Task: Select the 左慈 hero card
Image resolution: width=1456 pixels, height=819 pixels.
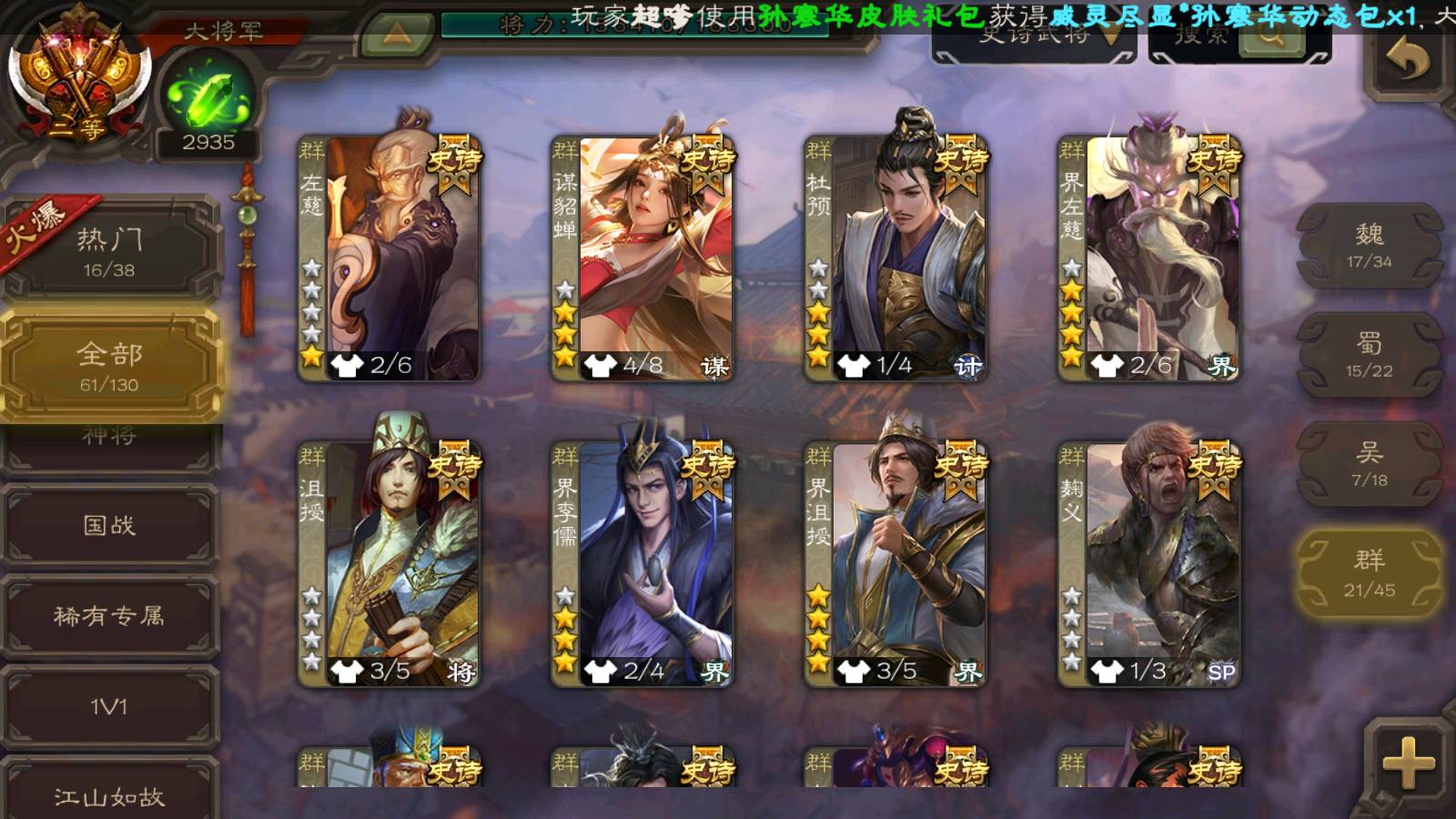Action: 389,257
